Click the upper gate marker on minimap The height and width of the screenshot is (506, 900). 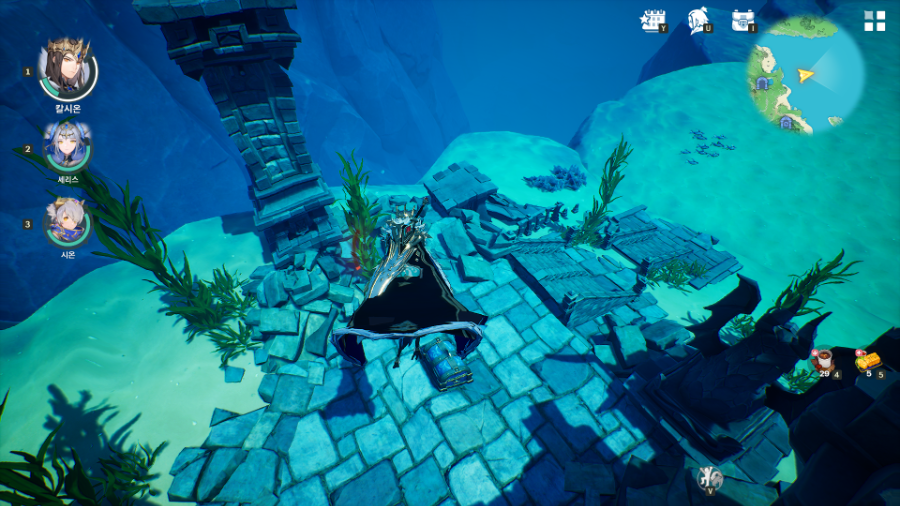coord(764,83)
